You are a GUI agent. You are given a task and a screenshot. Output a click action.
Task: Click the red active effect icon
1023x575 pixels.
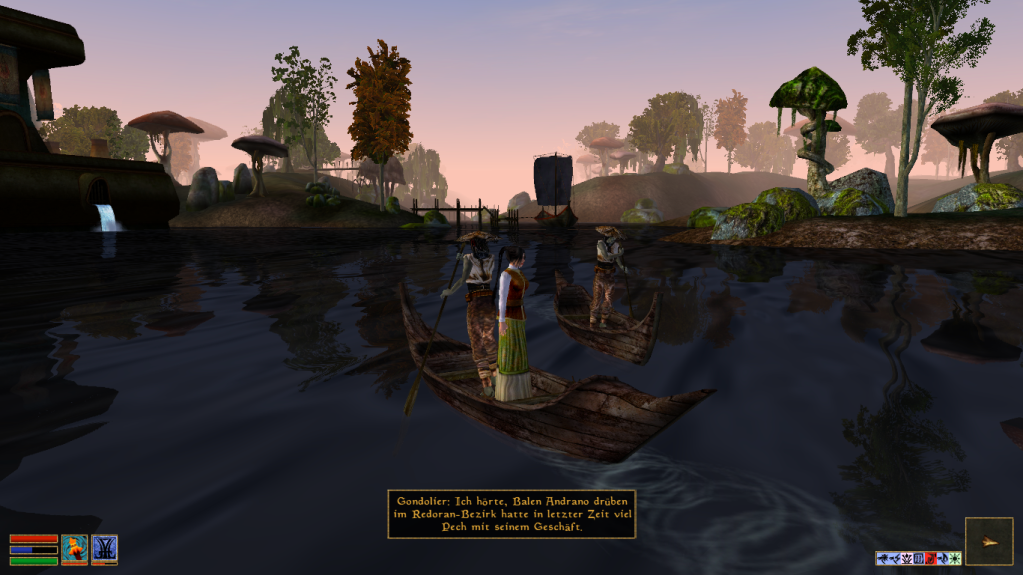tap(931, 558)
